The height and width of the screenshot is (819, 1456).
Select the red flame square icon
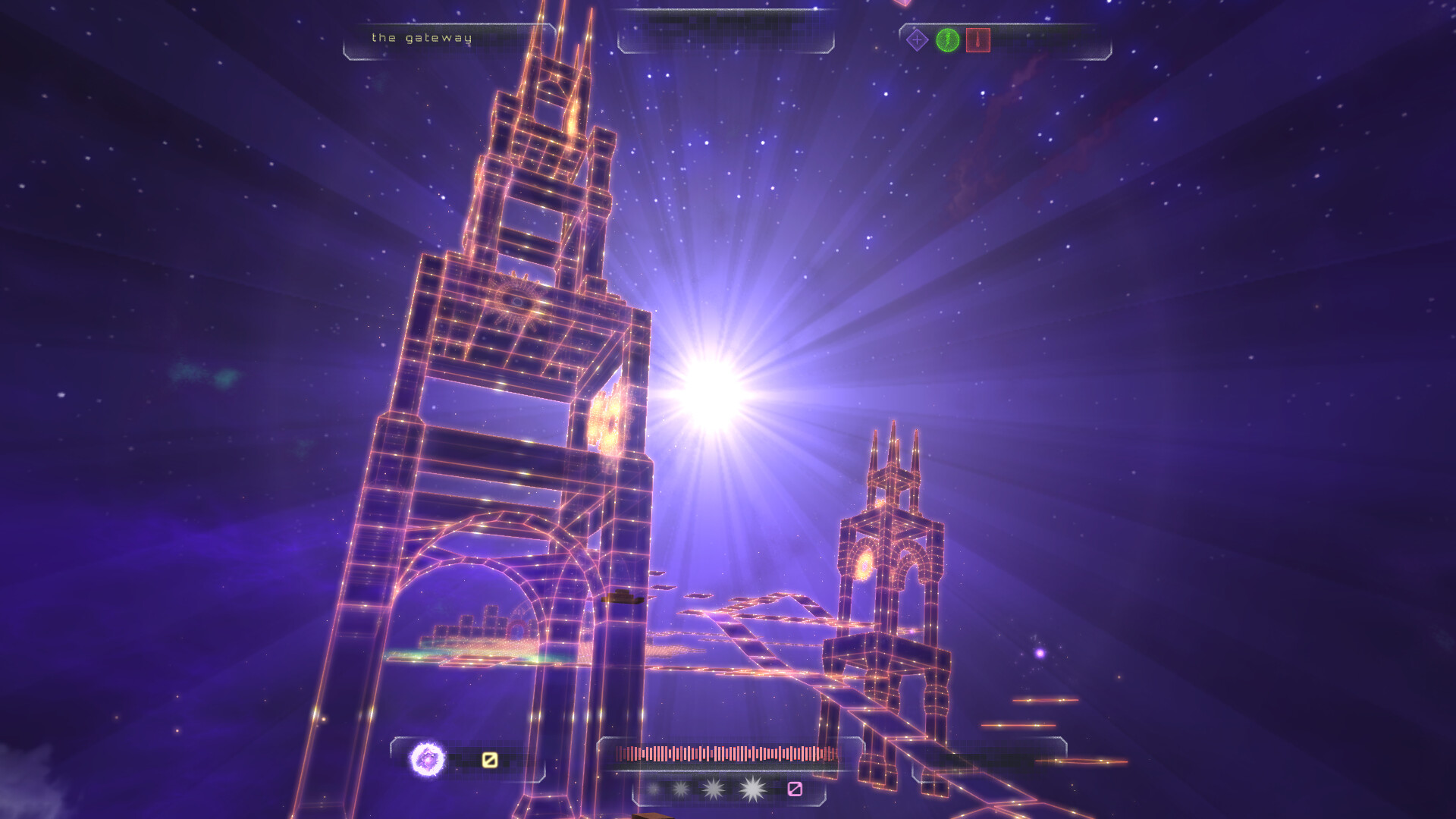coord(978,40)
